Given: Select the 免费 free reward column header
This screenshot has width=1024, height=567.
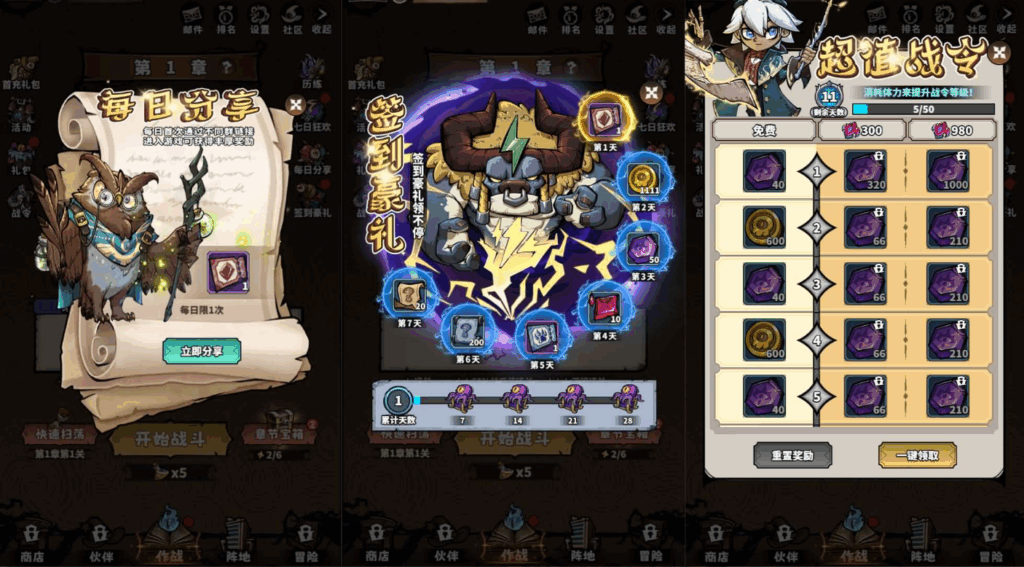Looking at the screenshot, I should coord(764,130).
